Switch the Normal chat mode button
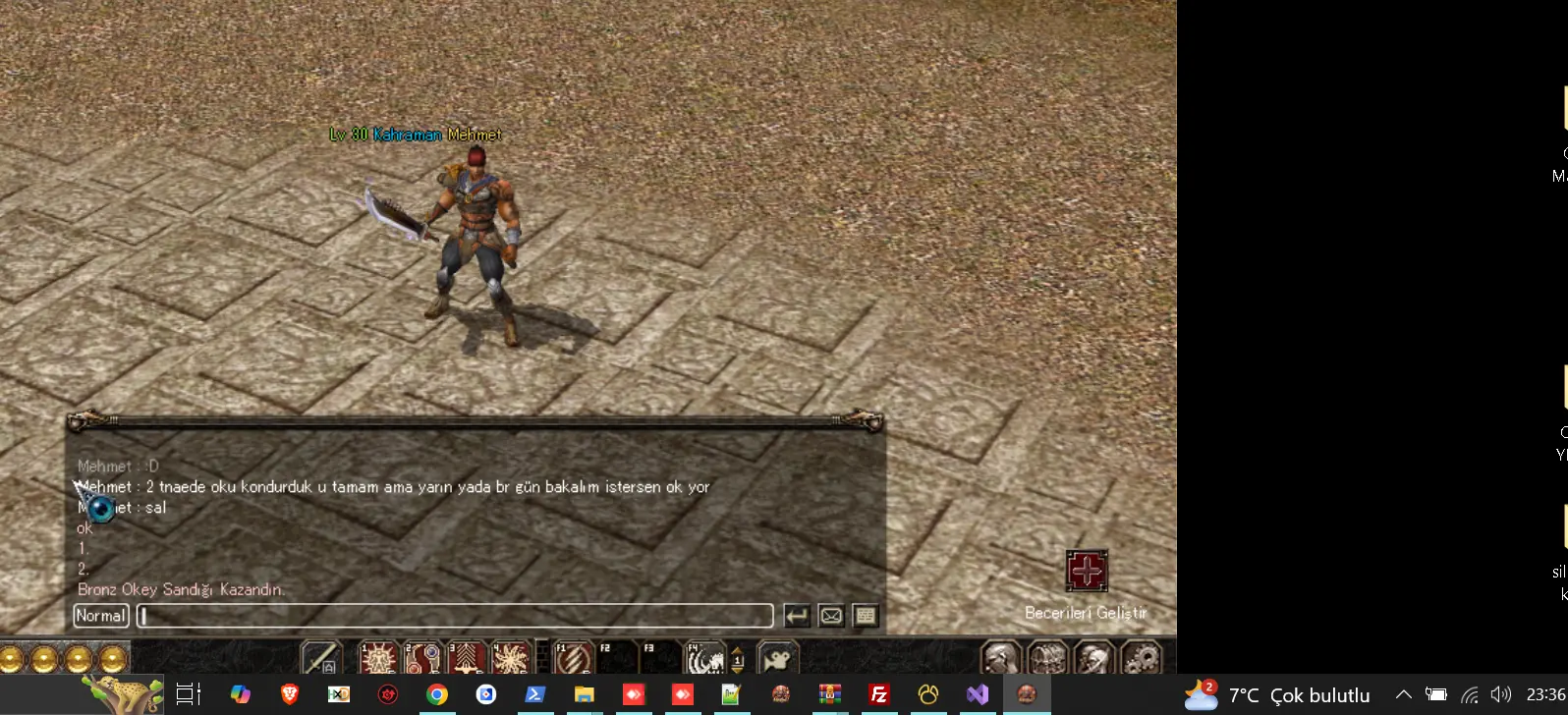Viewport: 1568px width, 715px height. [x=101, y=616]
